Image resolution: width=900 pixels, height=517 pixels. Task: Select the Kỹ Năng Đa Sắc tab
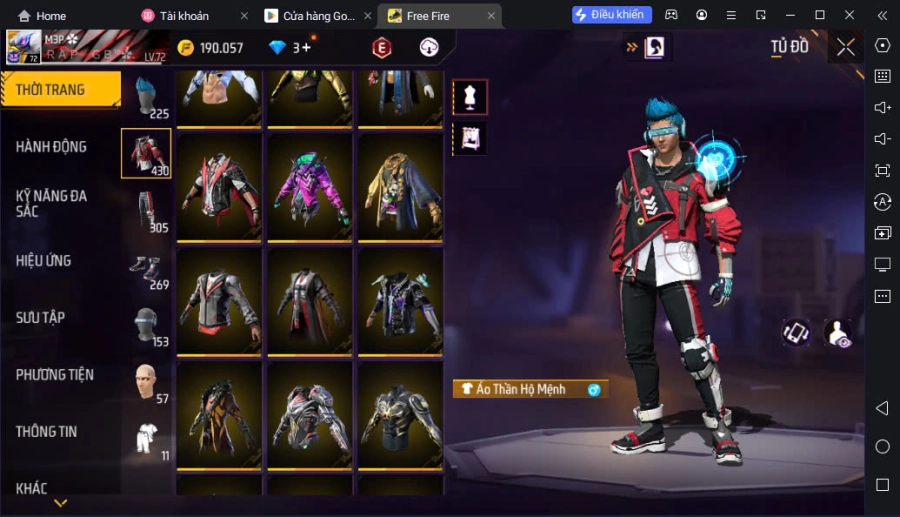coord(52,203)
